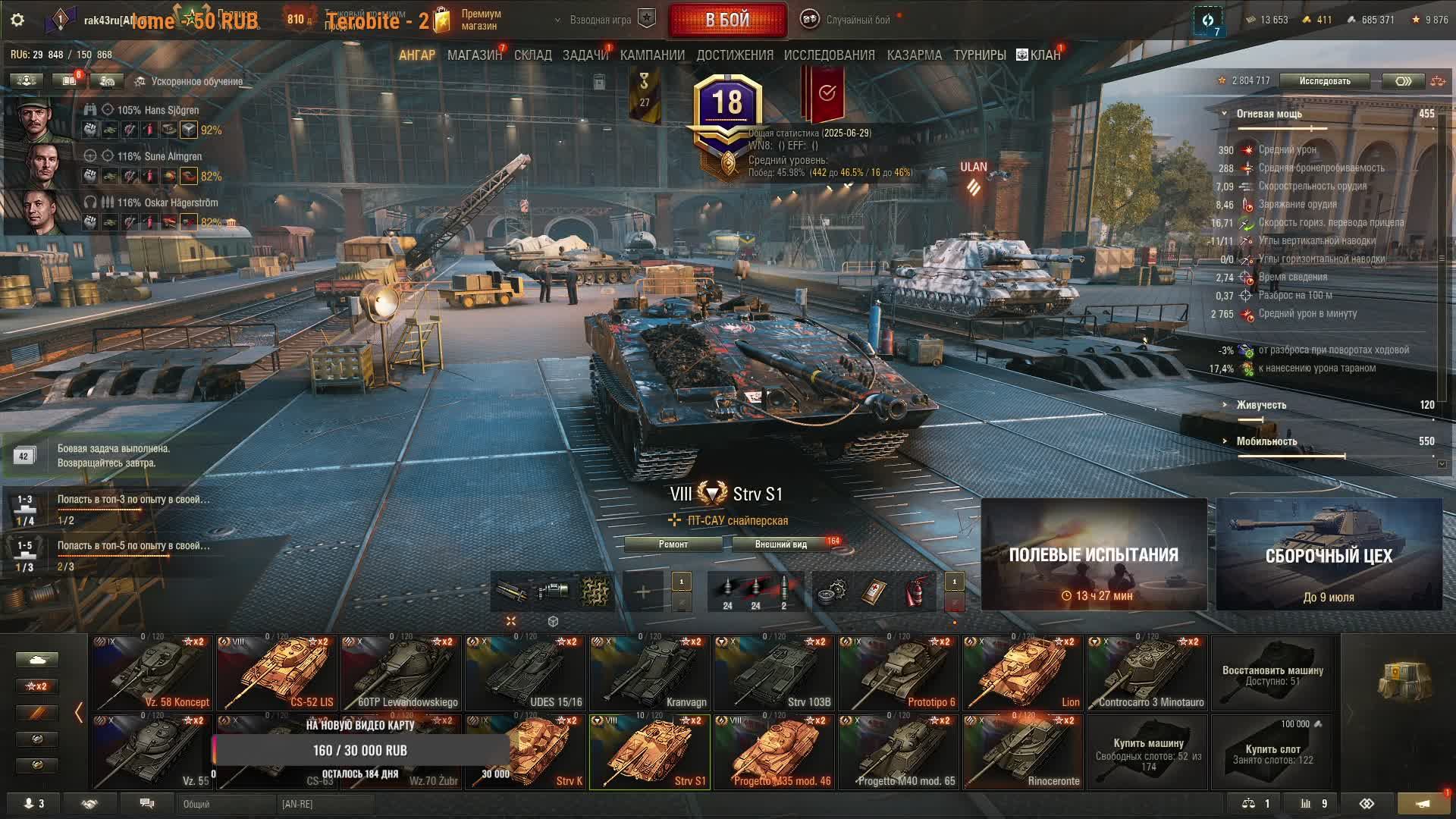This screenshot has height=819, width=1456.
Task: Switch to the МАГАЗИН tab
Action: pyautogui.click(x=474, y=55)
